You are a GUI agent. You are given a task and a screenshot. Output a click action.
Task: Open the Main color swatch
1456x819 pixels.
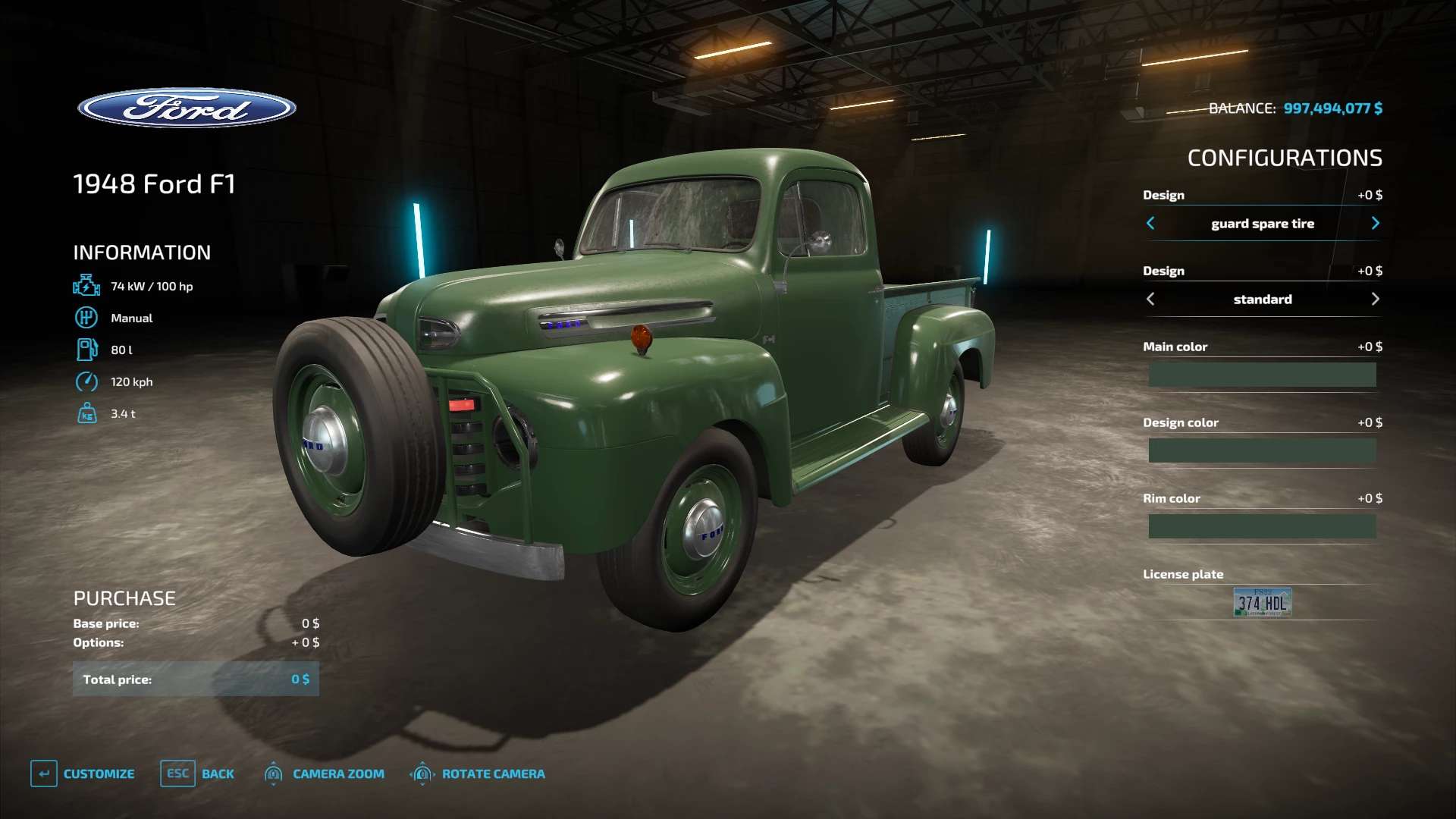(x=1262, y=375)
